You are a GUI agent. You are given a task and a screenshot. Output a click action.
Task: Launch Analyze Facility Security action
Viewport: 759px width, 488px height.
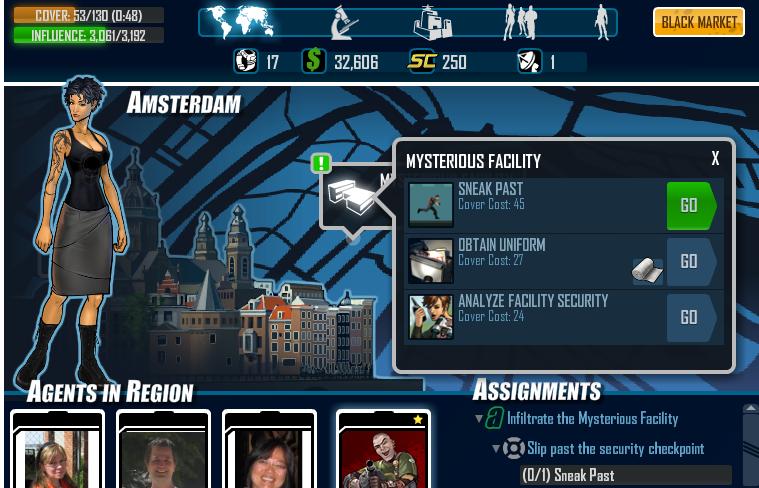coord(690,317)
